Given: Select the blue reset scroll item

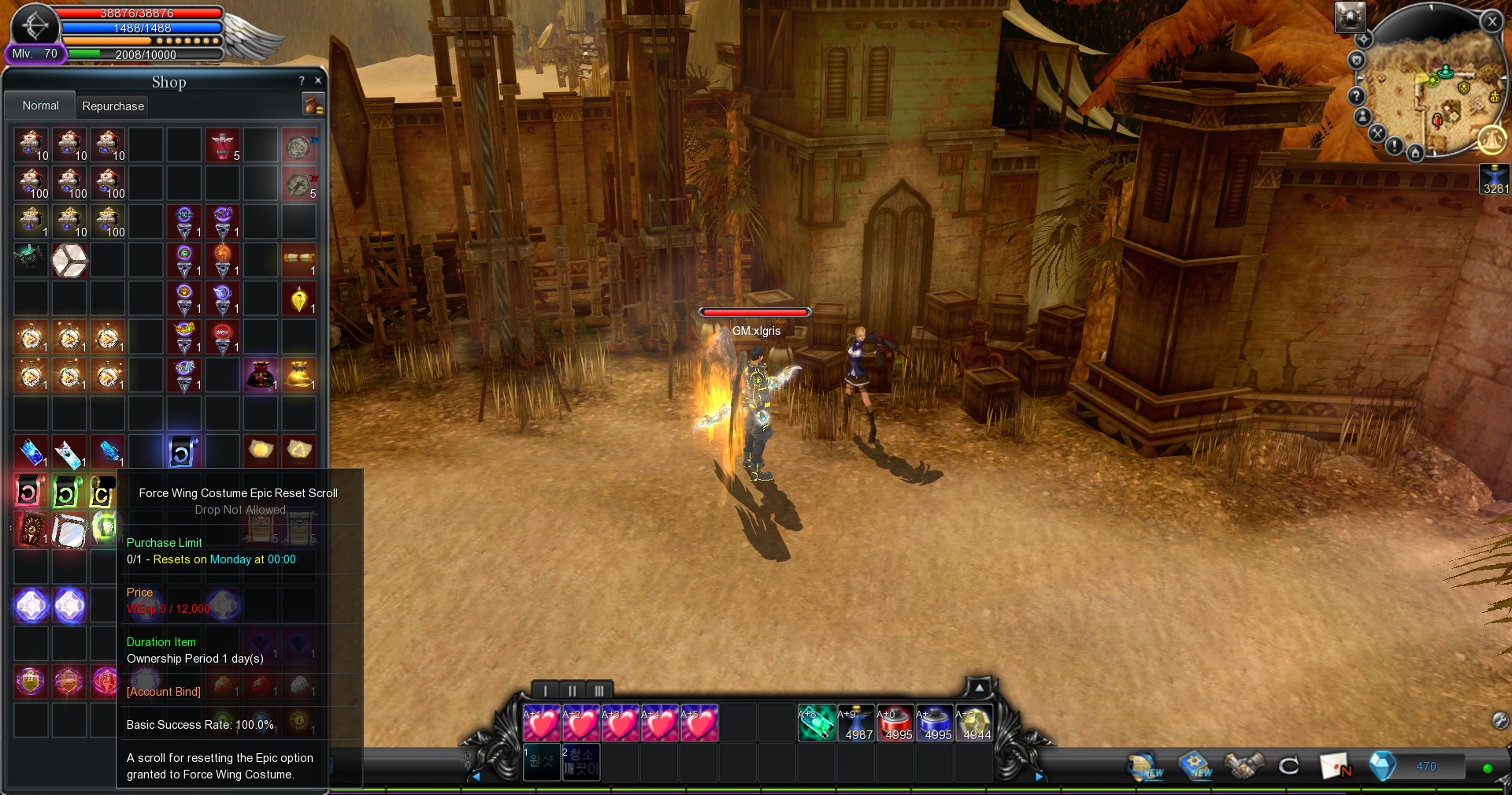Looking at the screenshot, I should [182, 451].
